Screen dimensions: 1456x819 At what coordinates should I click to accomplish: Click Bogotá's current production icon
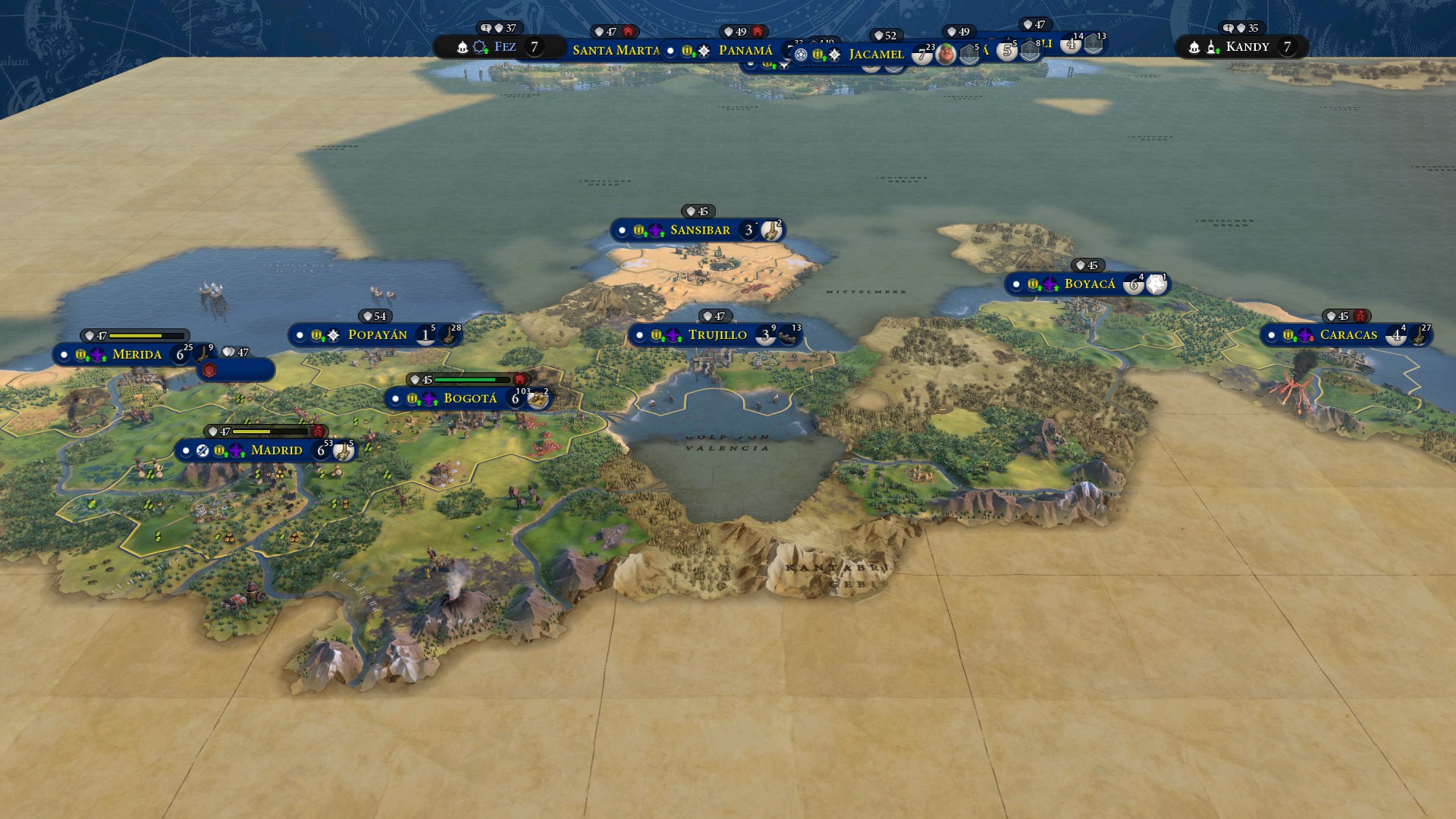click(x=538, y=399)
